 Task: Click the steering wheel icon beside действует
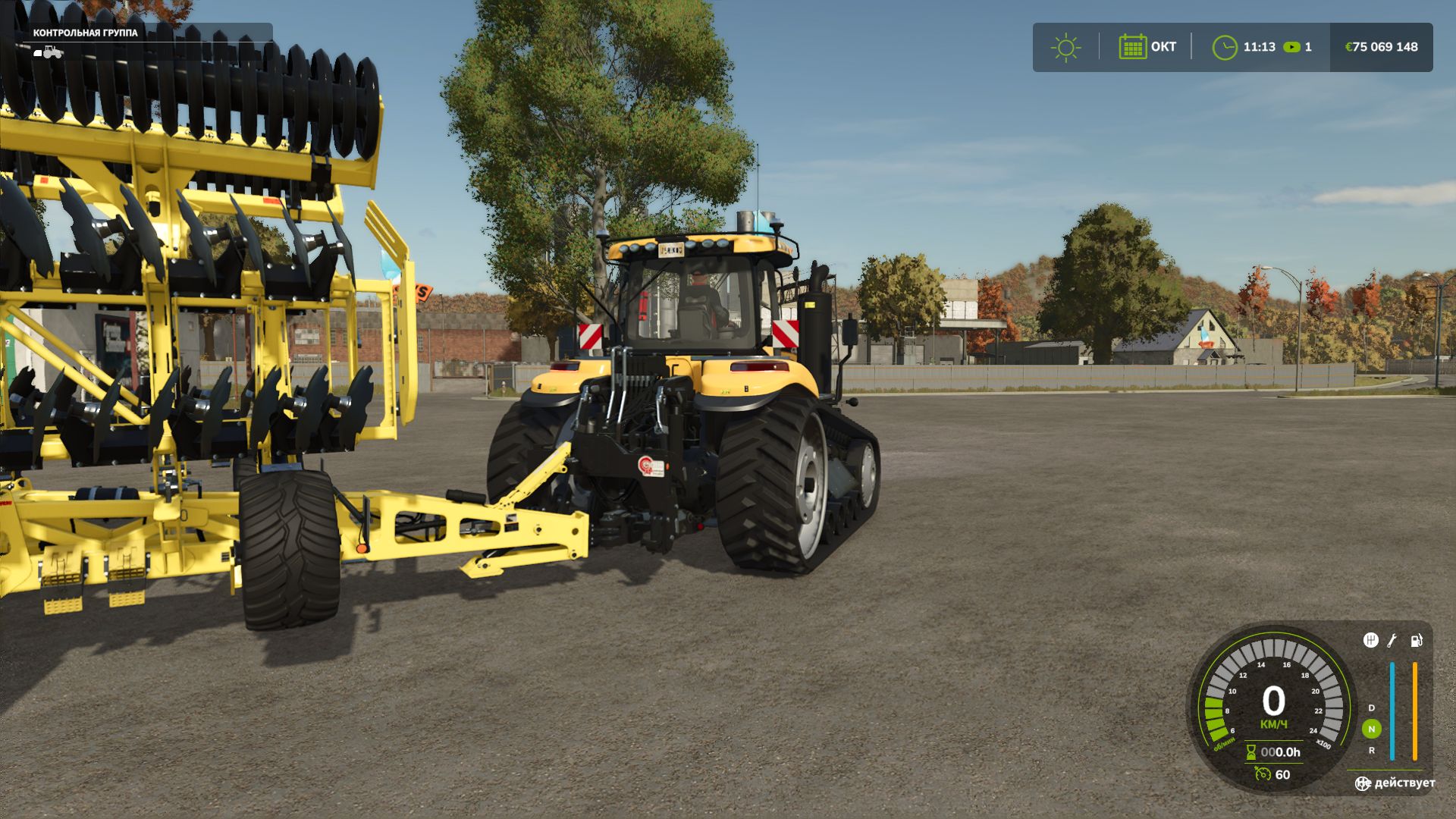(x=1363, y=783)
